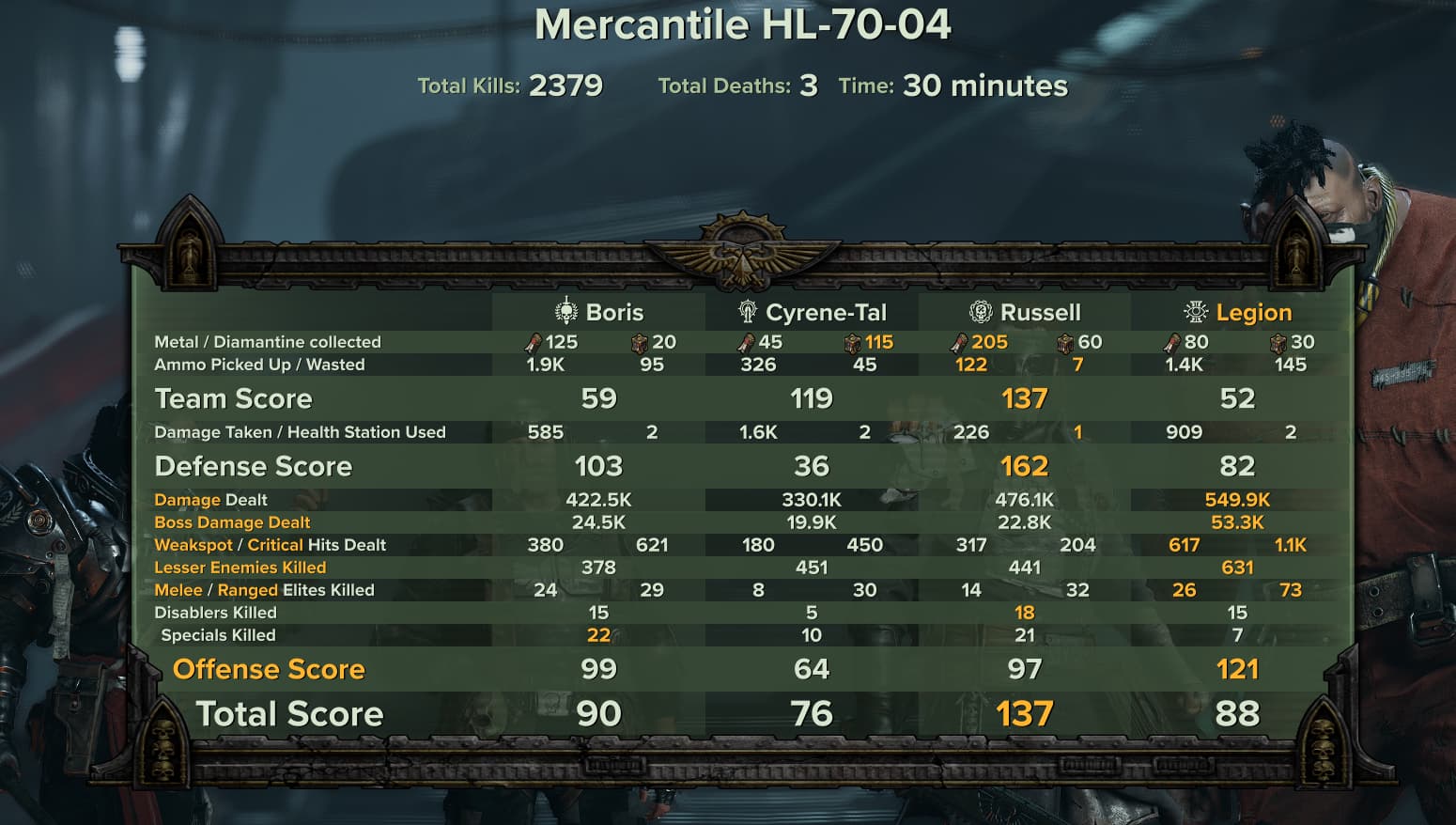Screen dimensions: 1456x825
Task: Select the Russell player column header
Action: tap(1025, 312)
